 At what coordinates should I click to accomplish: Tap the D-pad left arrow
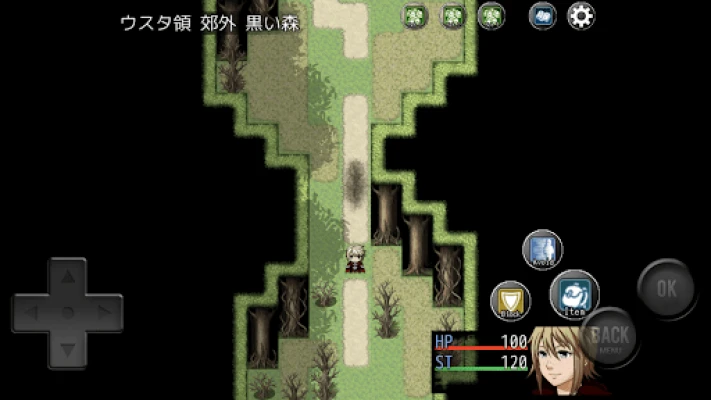tap(30, 312)
